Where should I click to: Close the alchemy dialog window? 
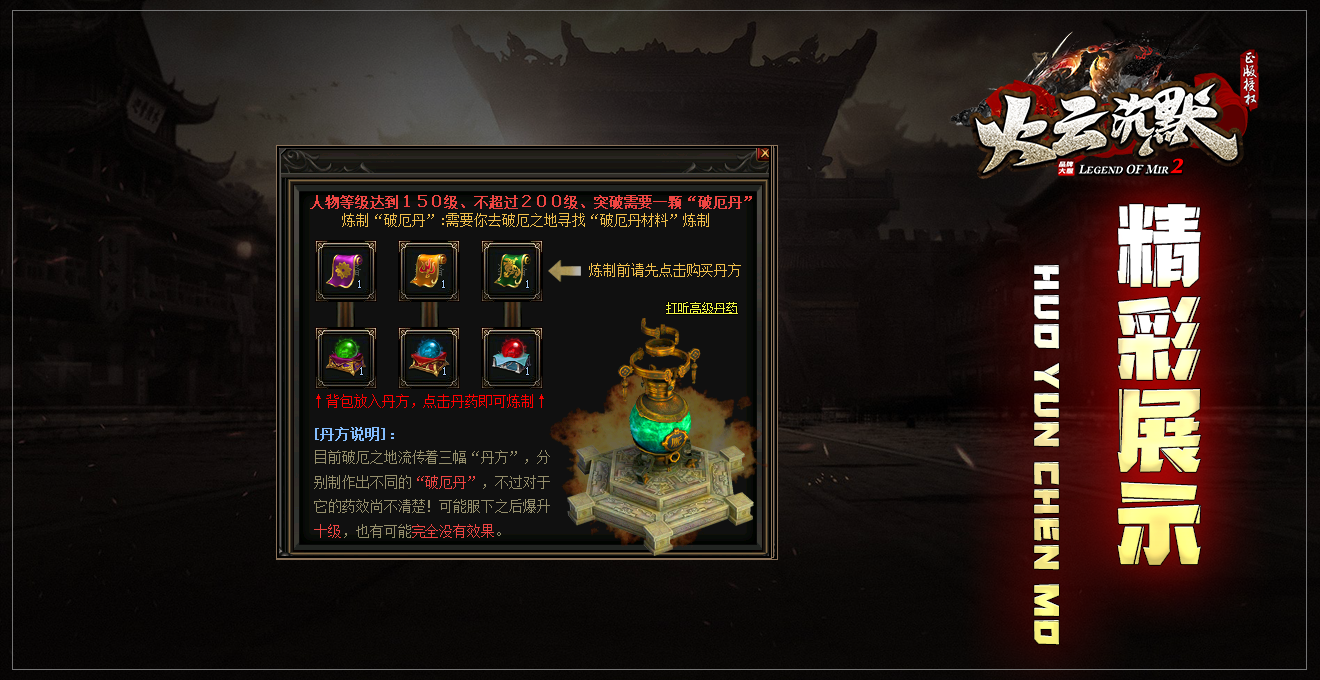(x=764, y=154)
